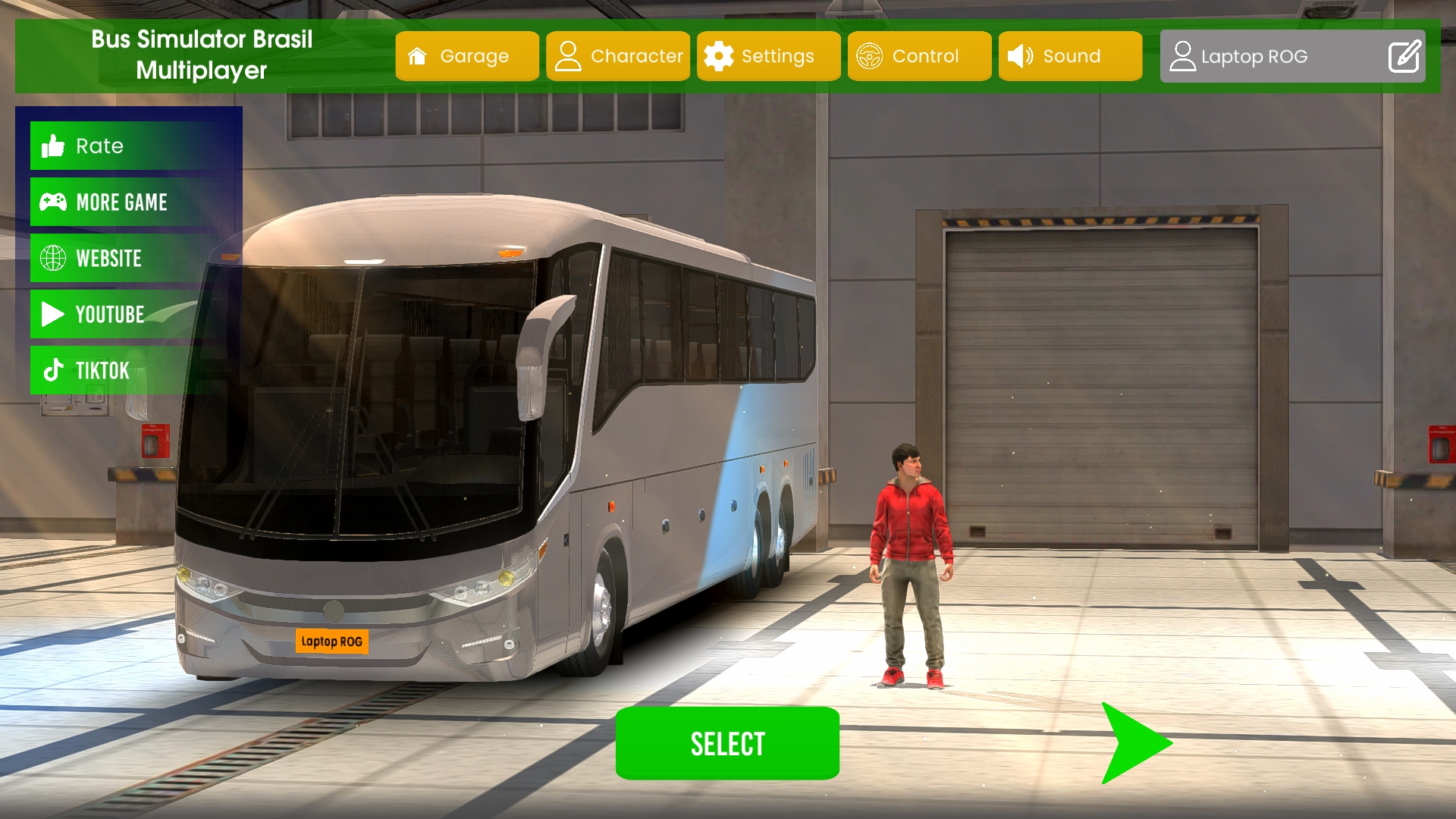Screen dimensions: 1456x819
Task: Open the Garage menu
Action: point(467,56)
